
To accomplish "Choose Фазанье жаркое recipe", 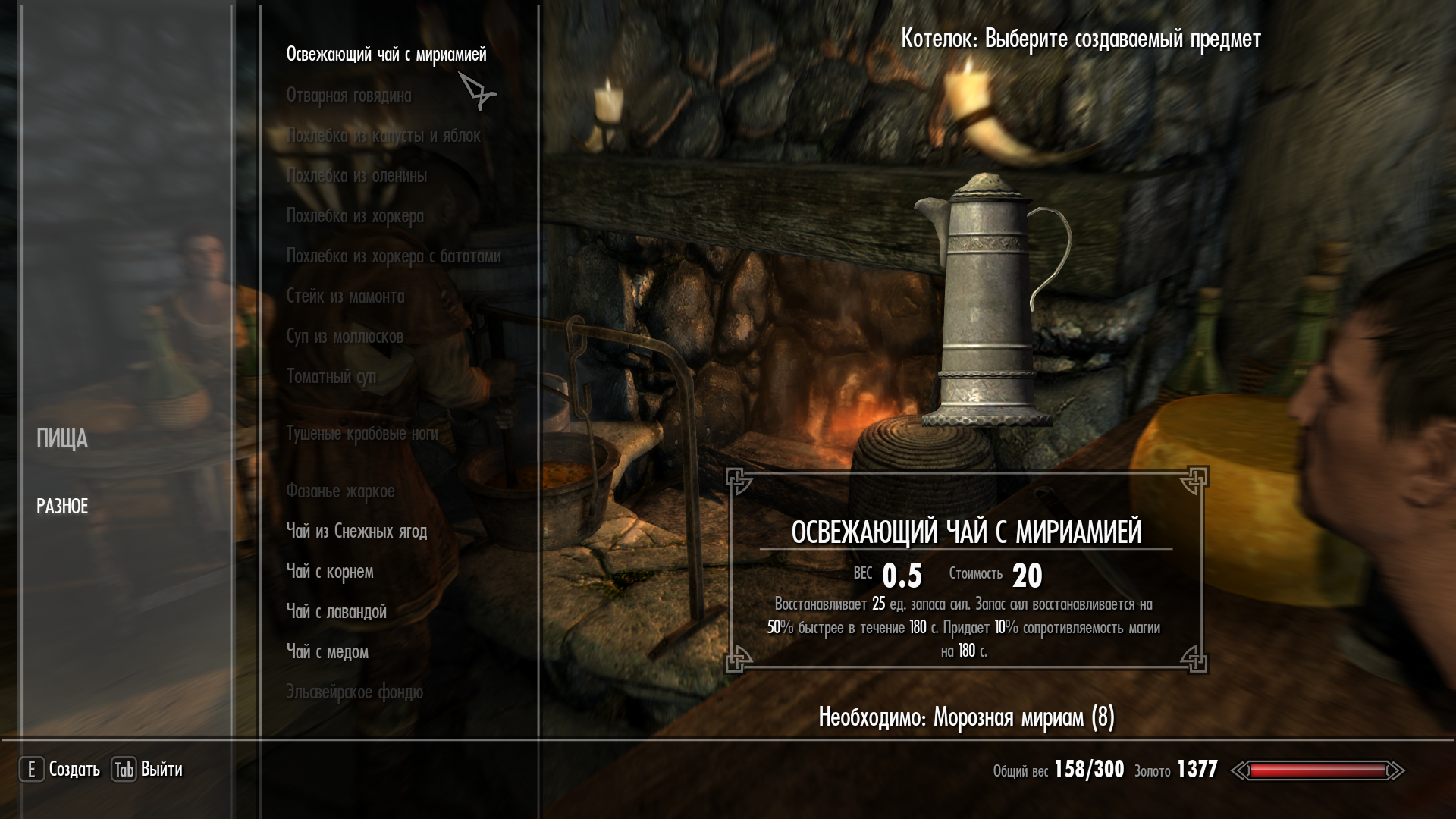I will click(x=340, y=491).
